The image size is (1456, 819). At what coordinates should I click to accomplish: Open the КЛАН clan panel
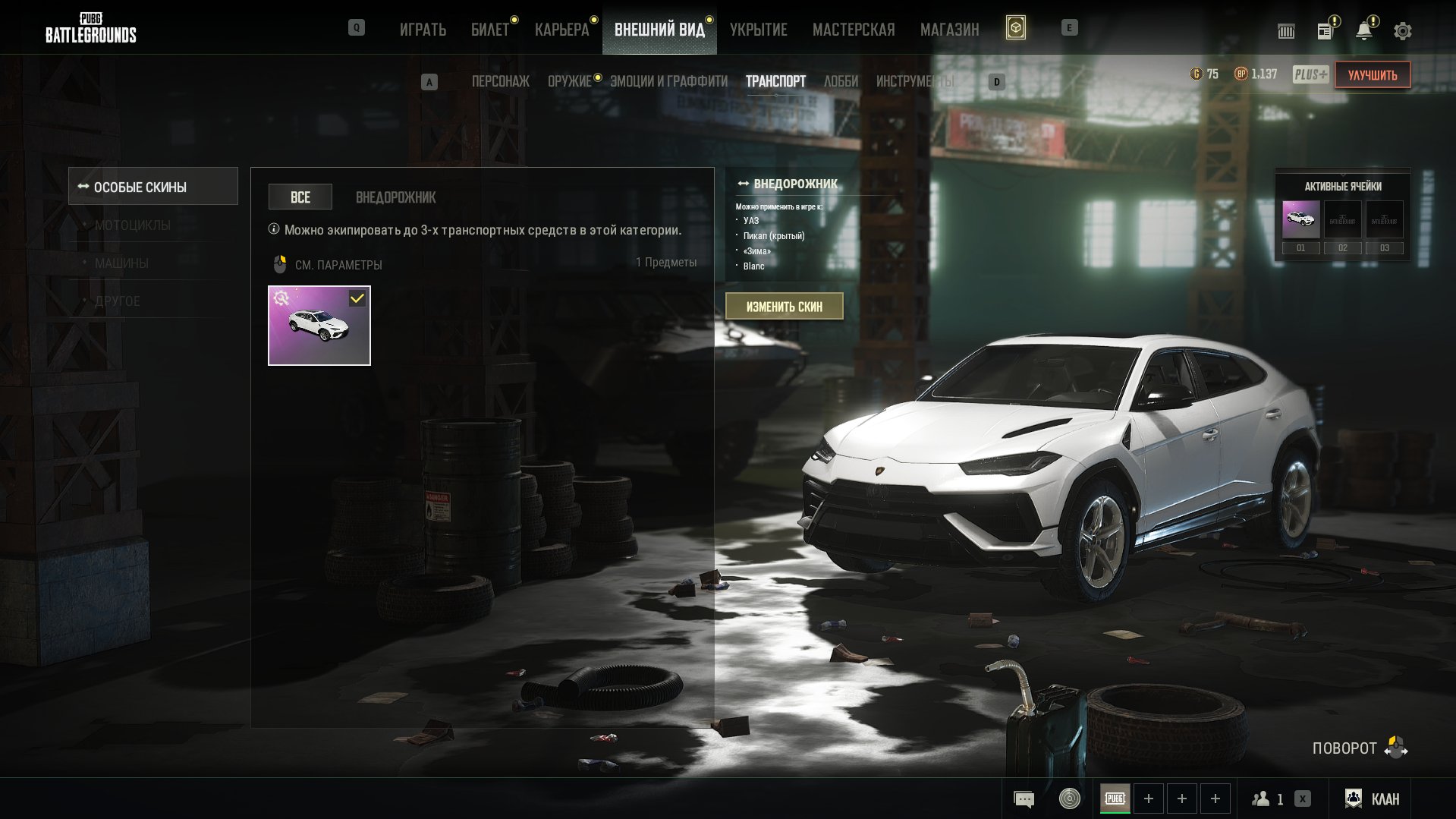tap(1373, 799)
